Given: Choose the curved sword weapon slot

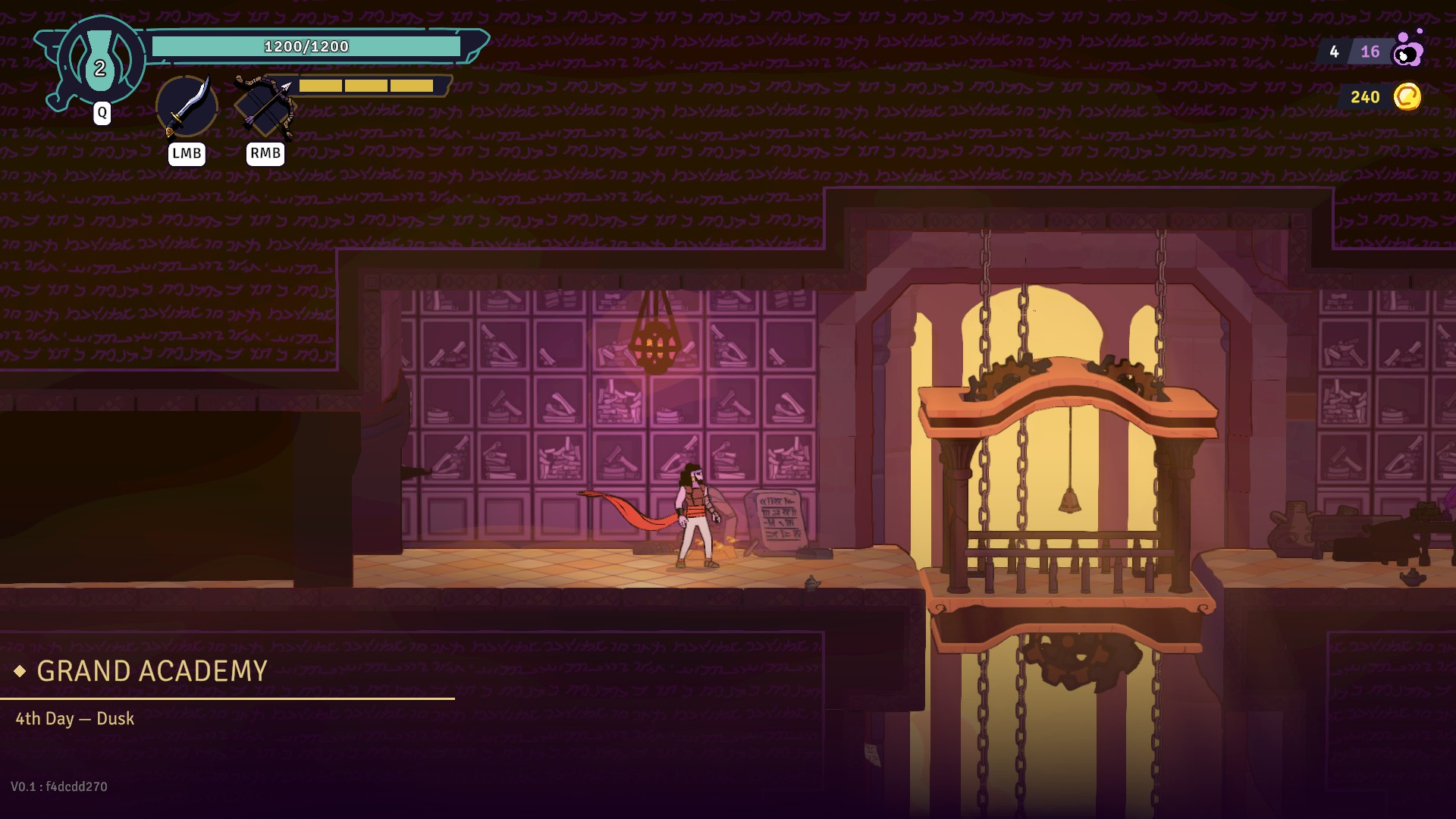Looking at the screenshot, I should point(187,106).
